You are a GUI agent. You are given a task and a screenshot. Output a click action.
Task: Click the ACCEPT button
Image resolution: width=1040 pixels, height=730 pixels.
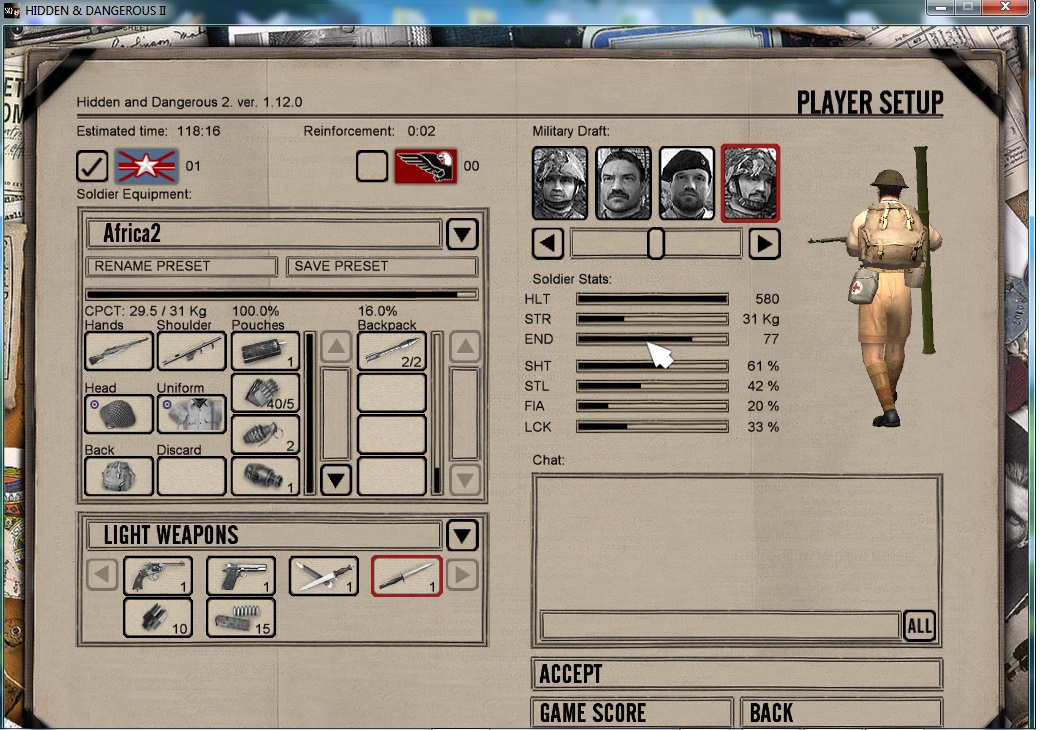tap(736, 674)
